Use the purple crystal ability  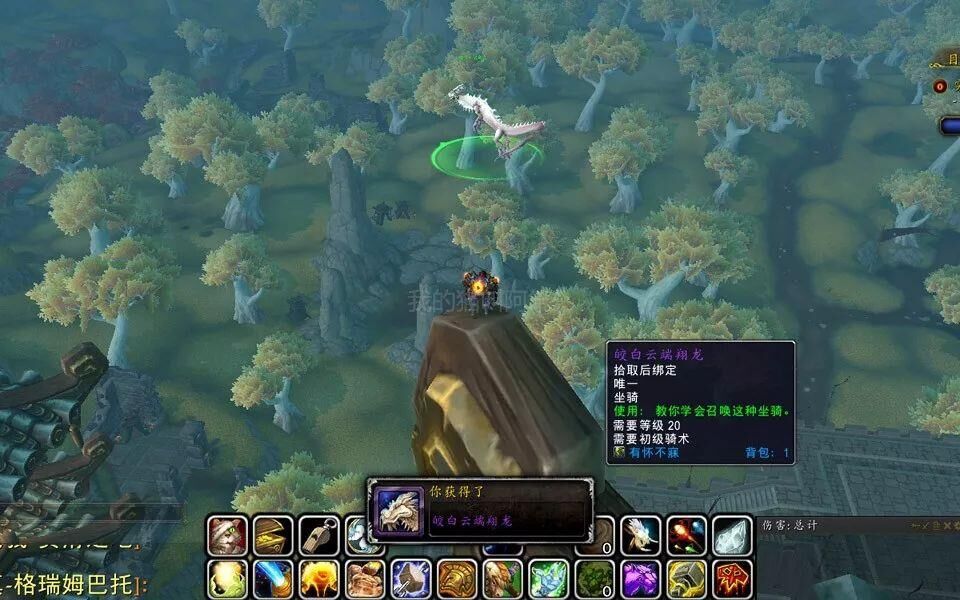(x=639, y=580)
